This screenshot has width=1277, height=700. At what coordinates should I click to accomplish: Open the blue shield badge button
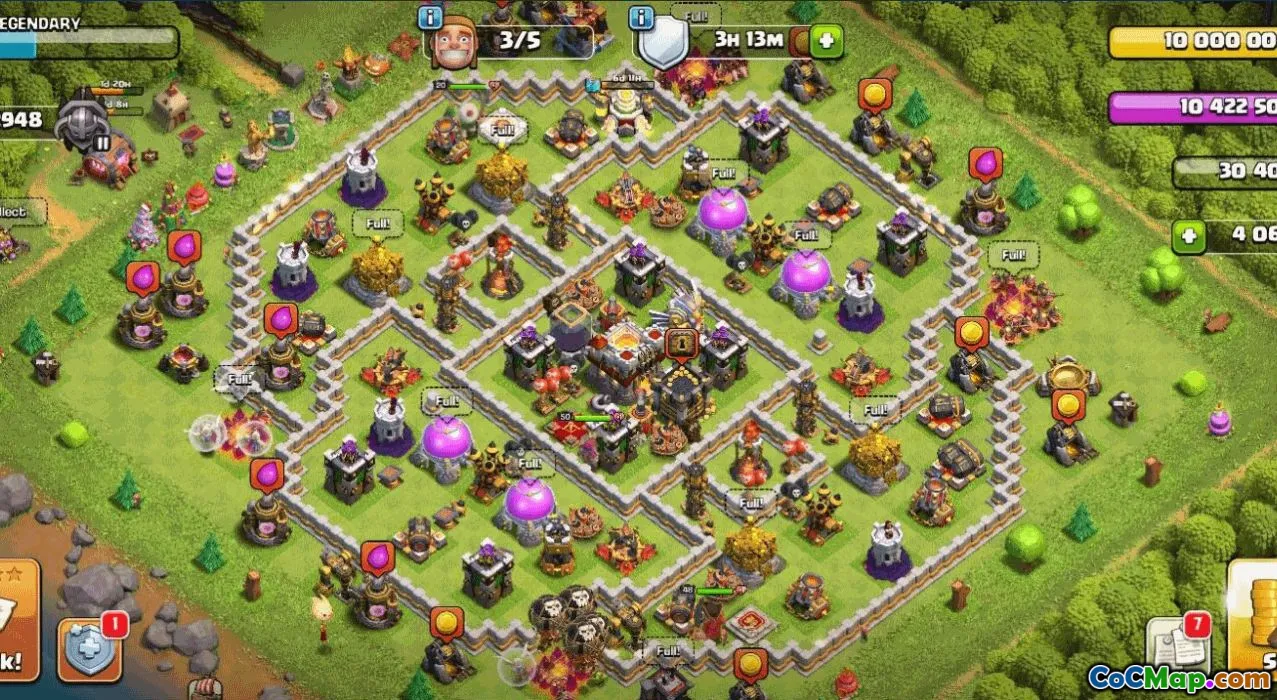coord(90,648)
